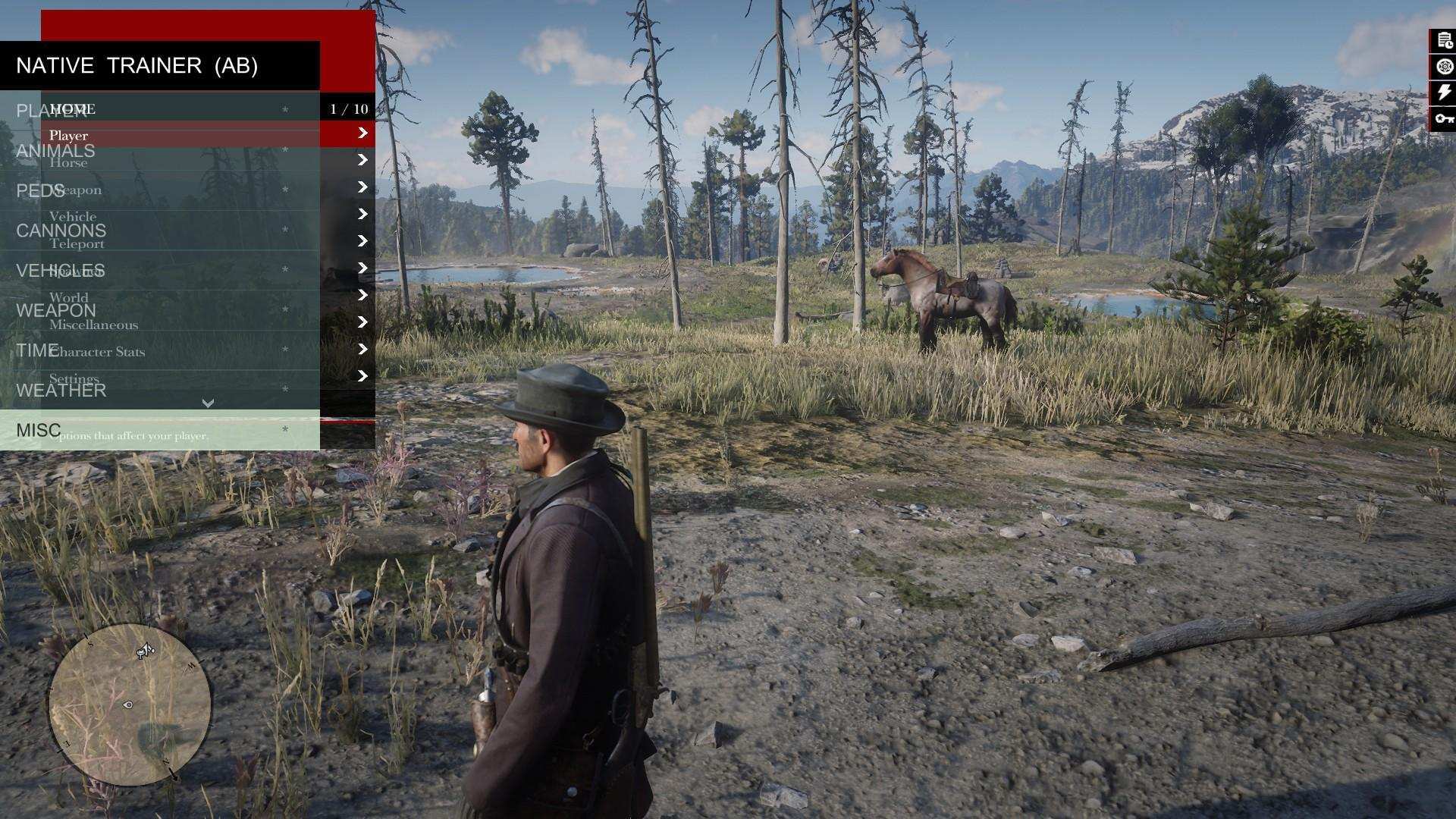
Task: Open the Horse option in the Home list
Action: (70, 161)
